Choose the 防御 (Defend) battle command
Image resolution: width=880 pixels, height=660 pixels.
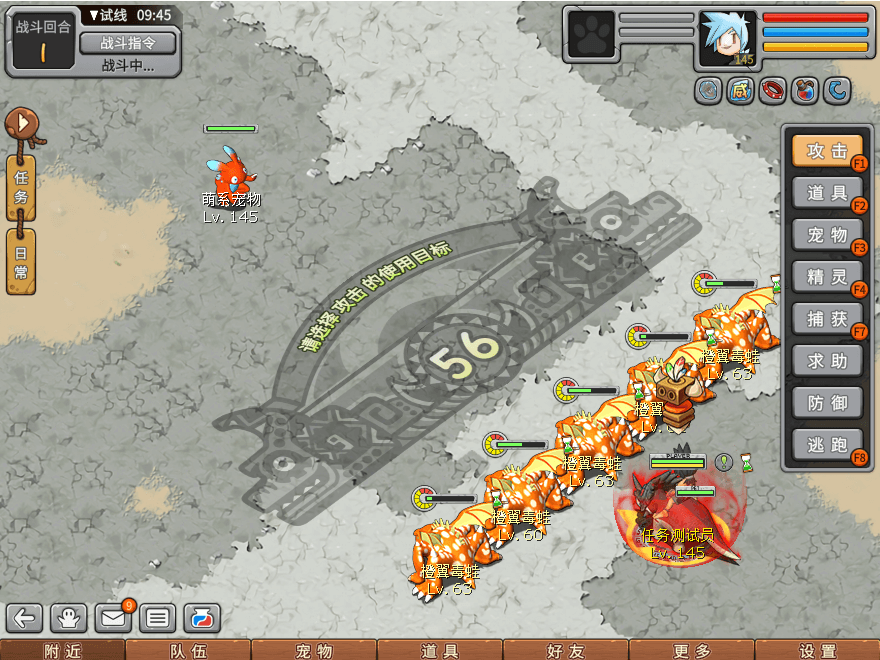coord(827,403)
